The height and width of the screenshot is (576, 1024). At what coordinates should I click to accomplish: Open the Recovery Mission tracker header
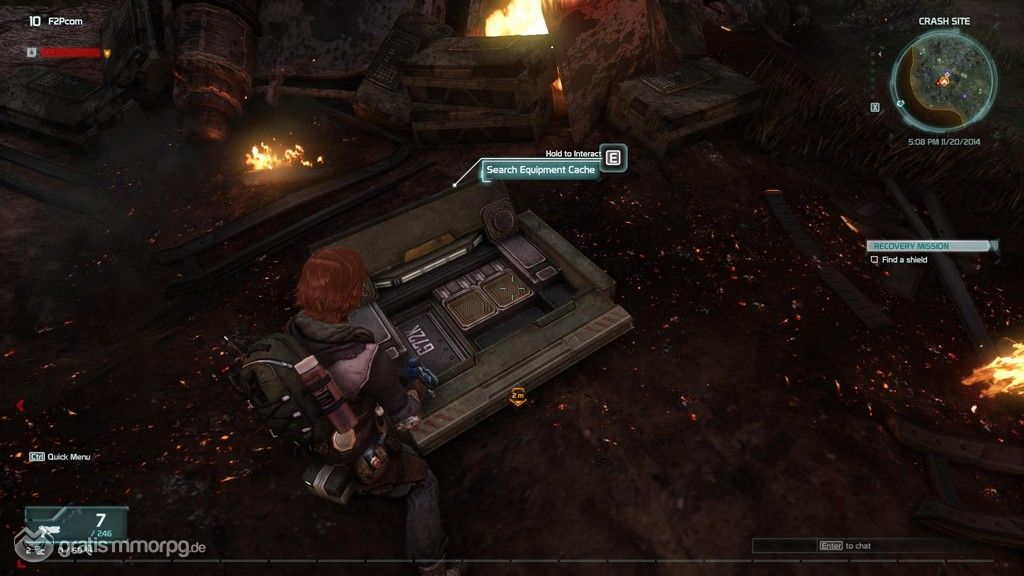click(931, 246)
